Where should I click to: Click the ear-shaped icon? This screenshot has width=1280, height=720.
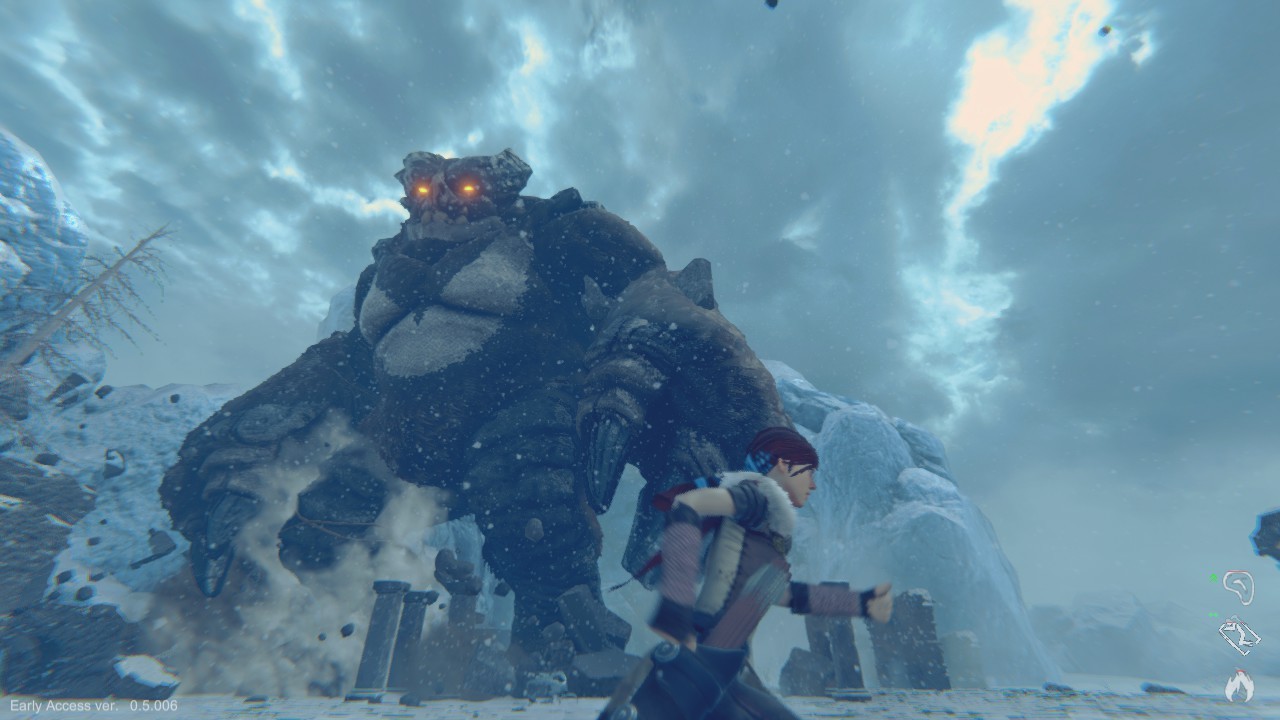(1239, 587)
